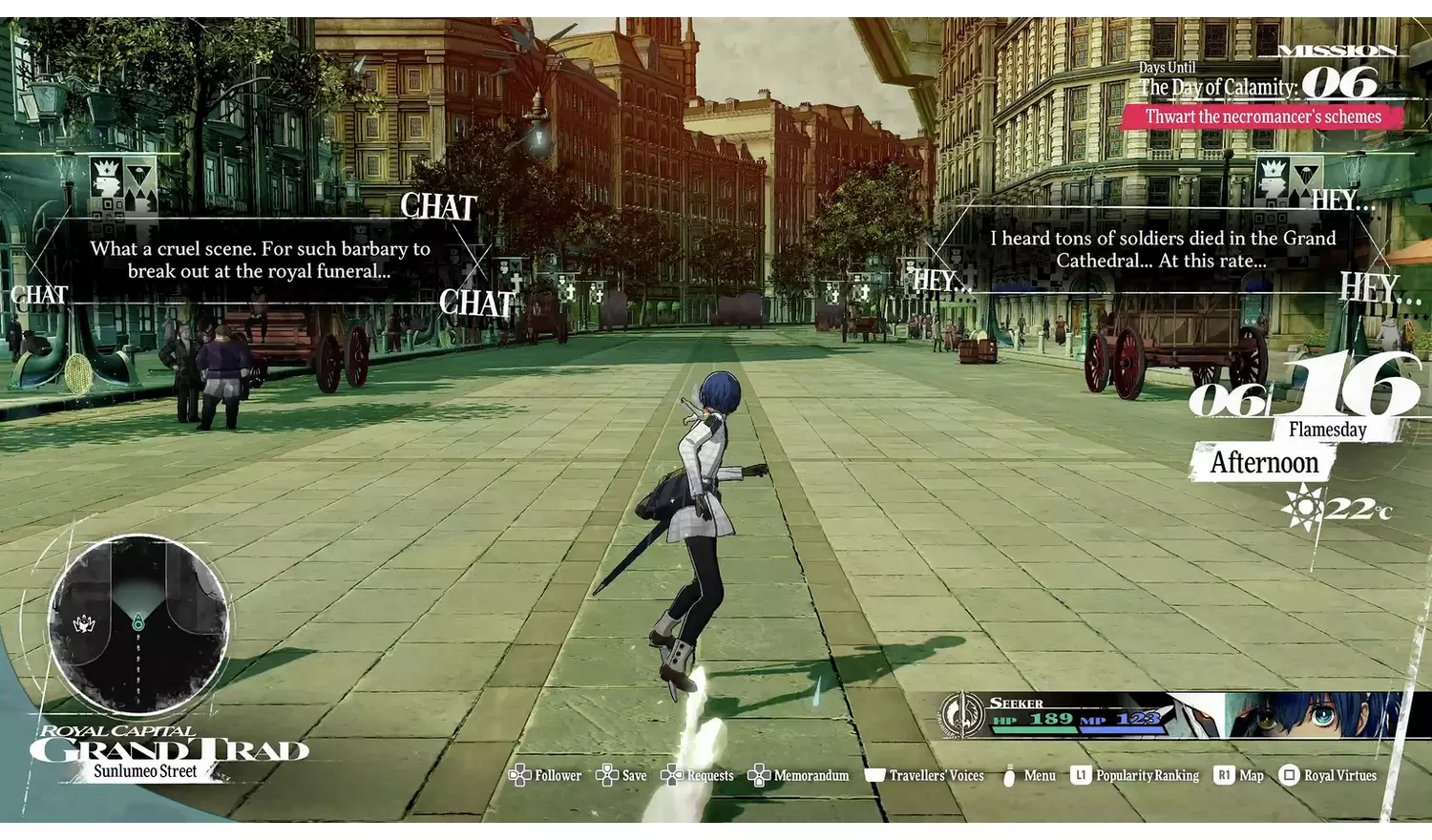Open the Map via the R1 icon
This screenshot has height=840, width=1432.
(1223, 775)
